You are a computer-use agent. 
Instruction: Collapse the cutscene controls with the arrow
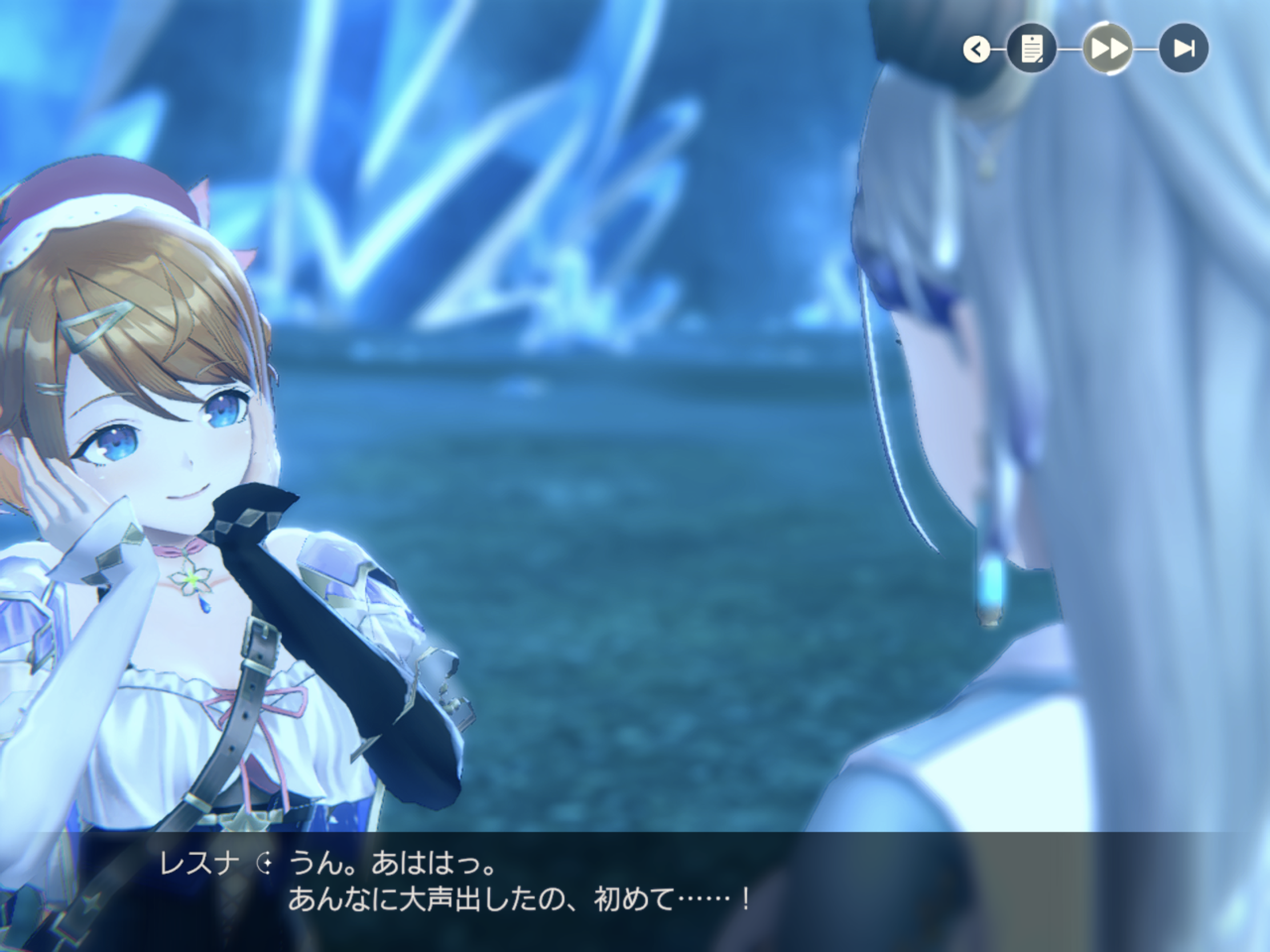coord(976,49)
